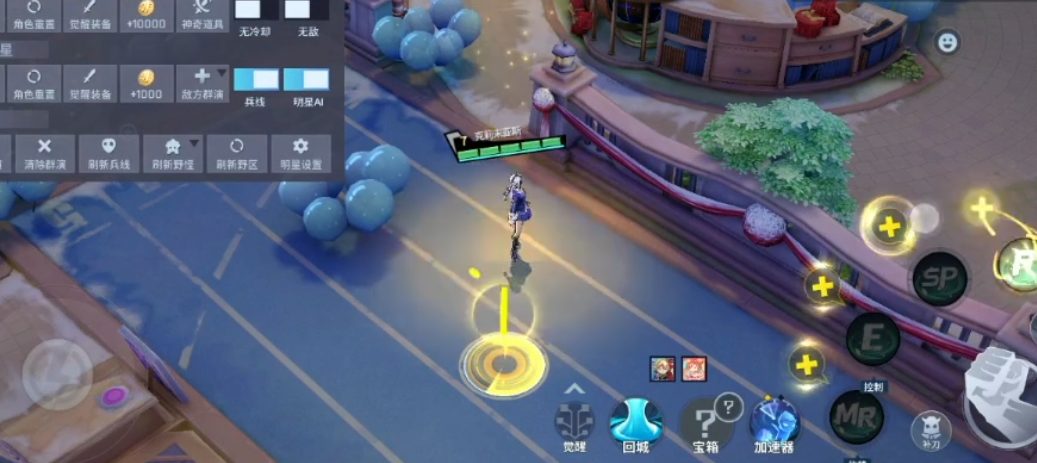Switch off the 兵线 minion lane toggle
The image size is (1037, 463).
click(x=256, y=80)
